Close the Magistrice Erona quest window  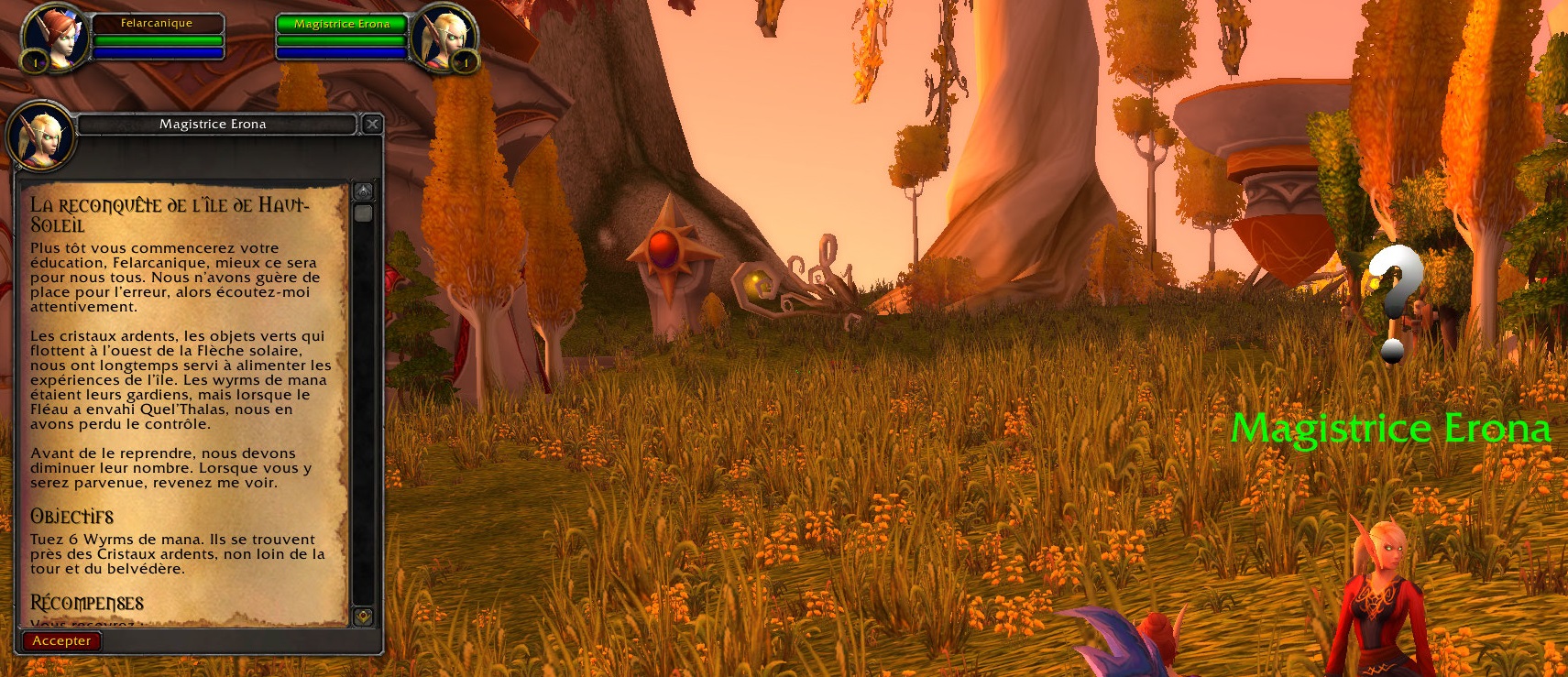pos(372,124)
